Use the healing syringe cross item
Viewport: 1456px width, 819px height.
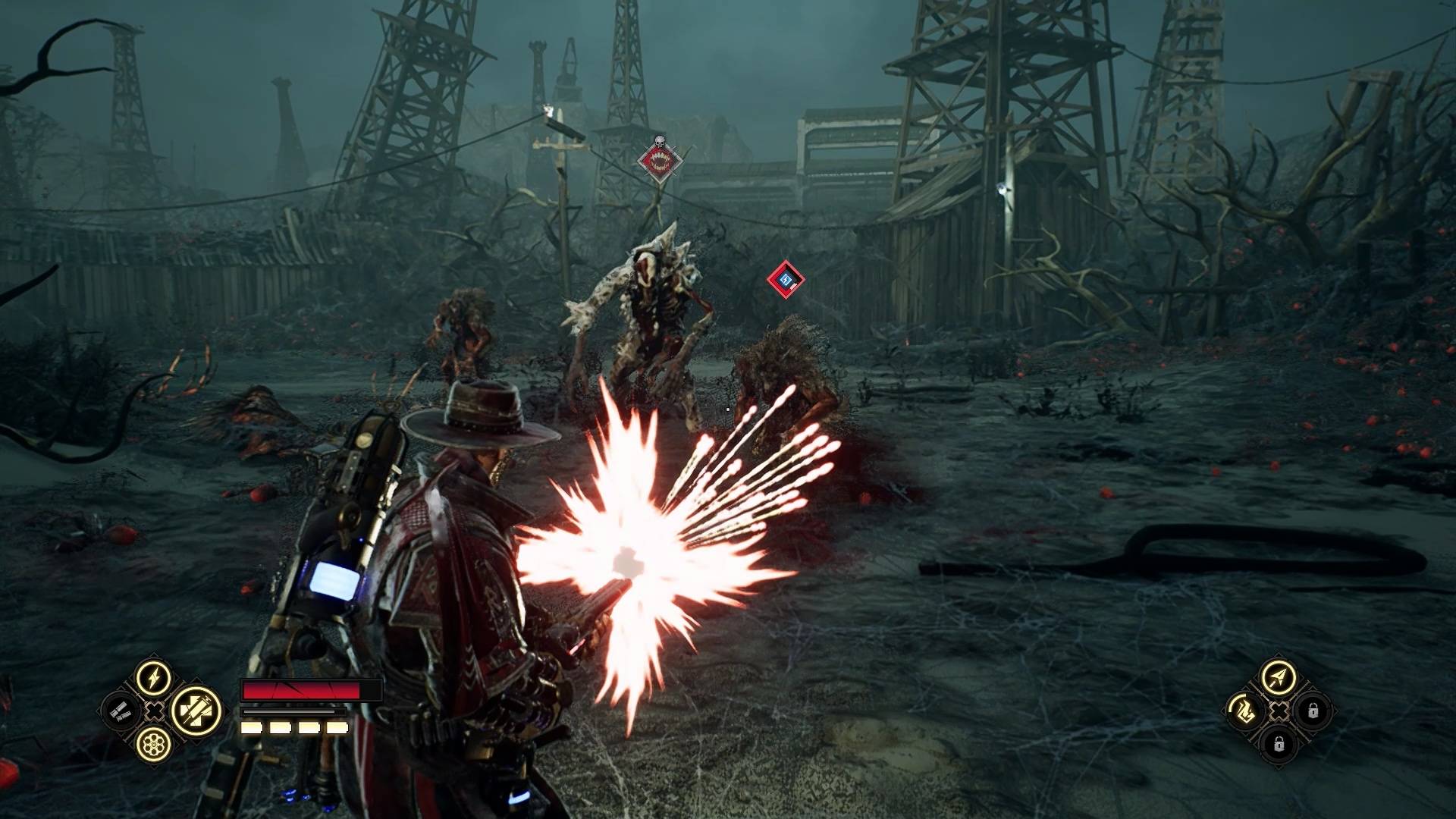click(196, 711)
